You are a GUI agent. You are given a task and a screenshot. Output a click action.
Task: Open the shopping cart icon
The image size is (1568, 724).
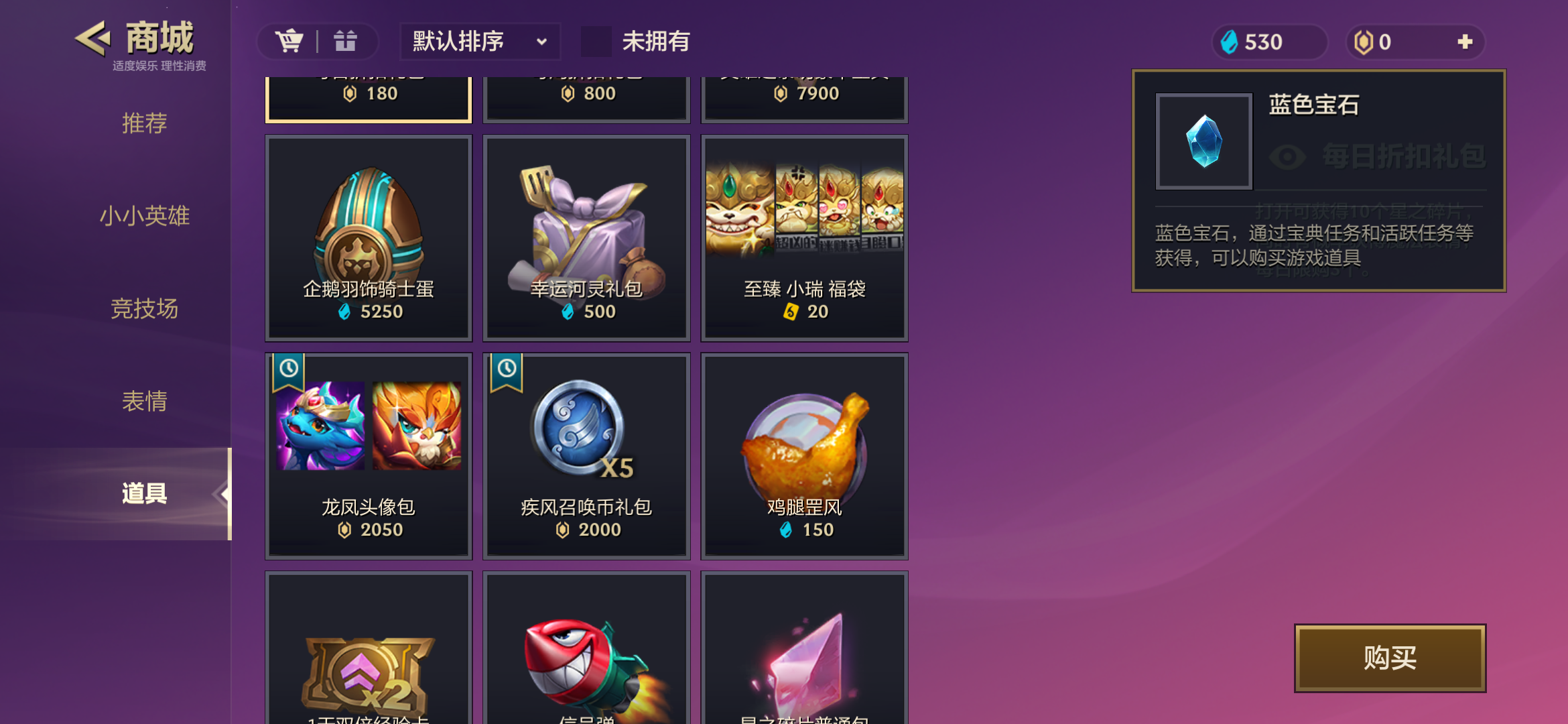[291, 41]
